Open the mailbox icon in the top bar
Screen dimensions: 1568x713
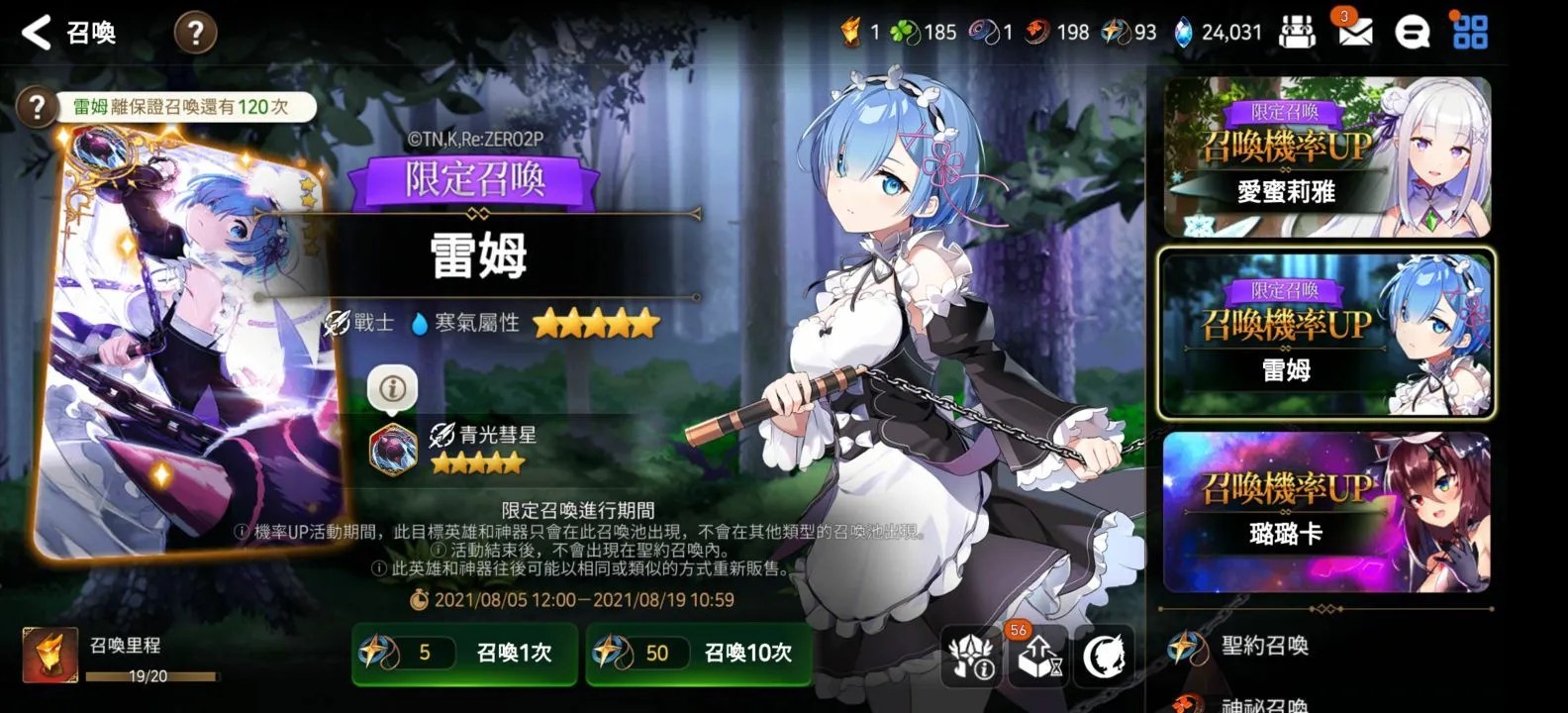click(1355, 31)
